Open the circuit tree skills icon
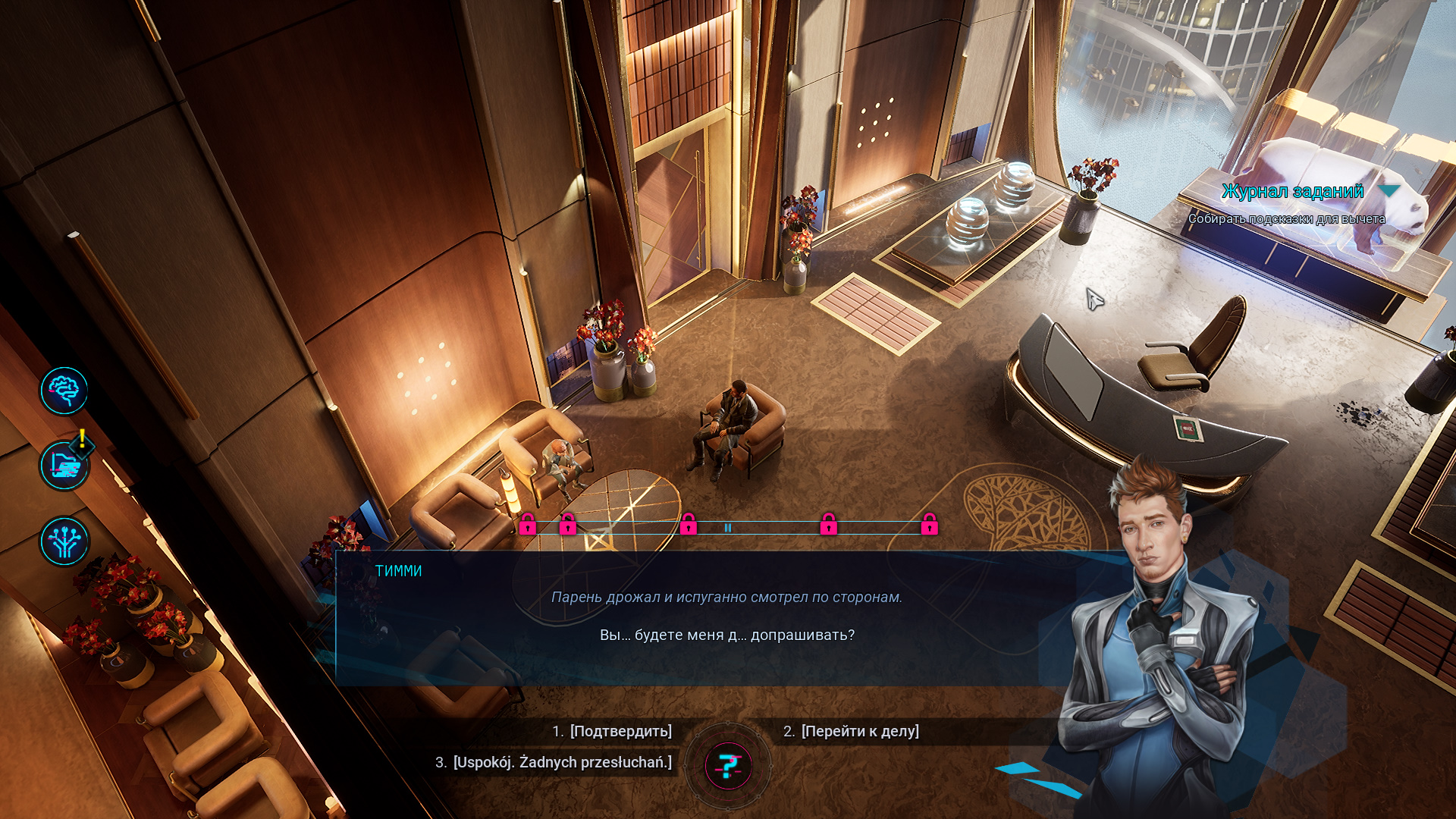The width and height of the screenshot is (1456, 819). 64,541
